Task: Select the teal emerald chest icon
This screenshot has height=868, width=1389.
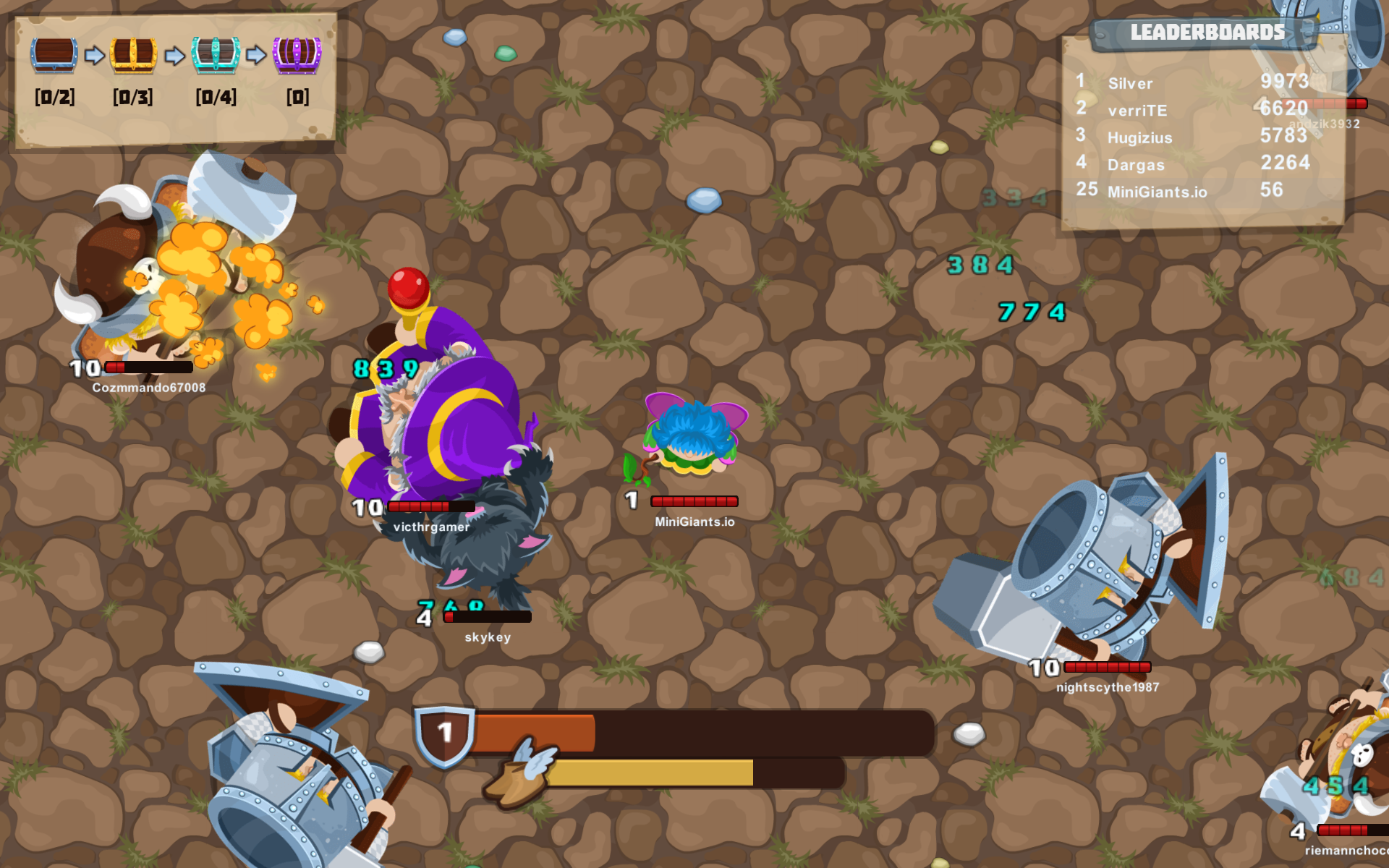Action: (215, 54)
